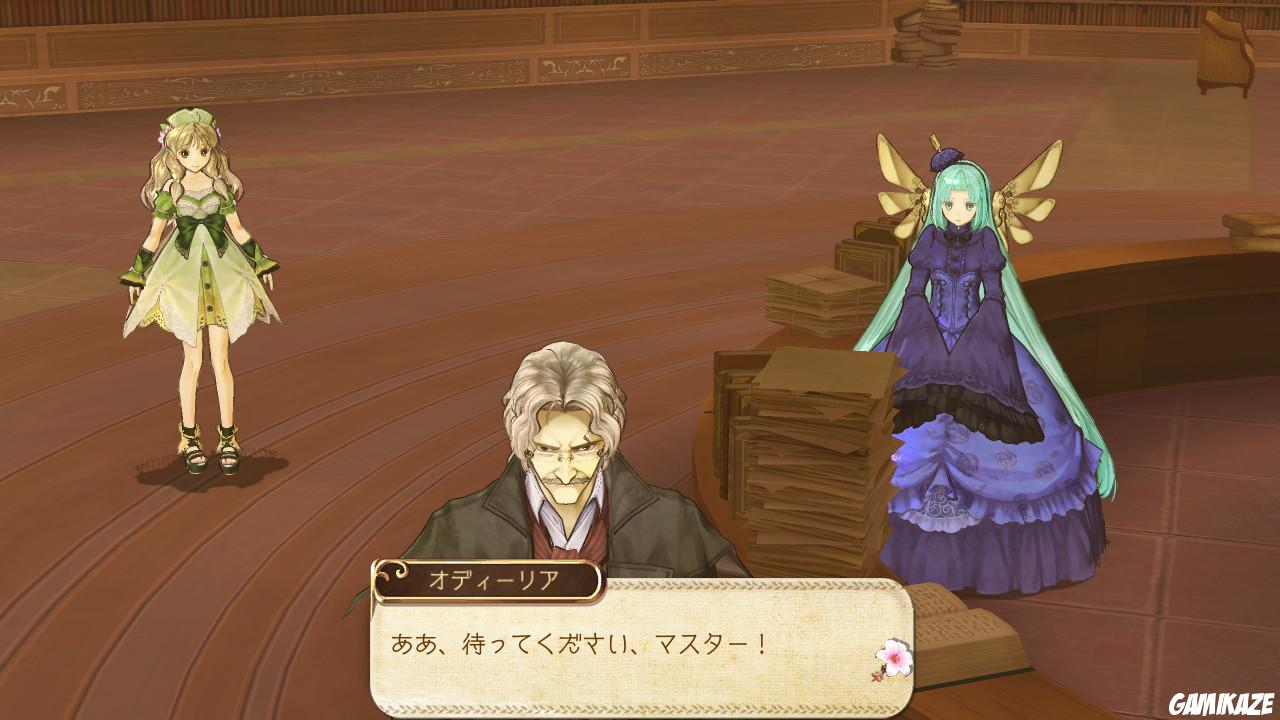
Task: Click the small red sprig below the flower
Action: (876, 676)
